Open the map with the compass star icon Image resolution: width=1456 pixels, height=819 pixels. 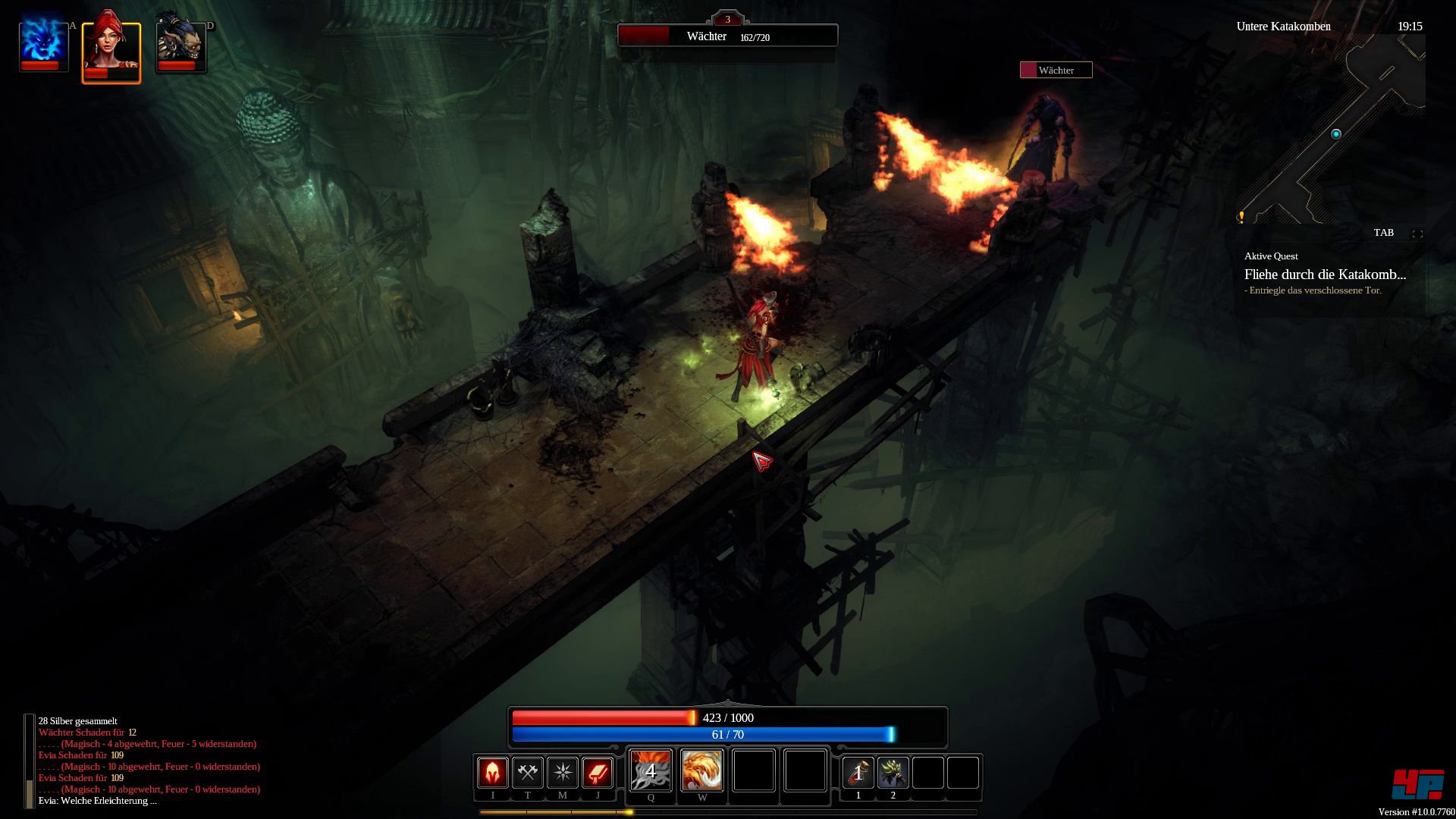point(563,773)
